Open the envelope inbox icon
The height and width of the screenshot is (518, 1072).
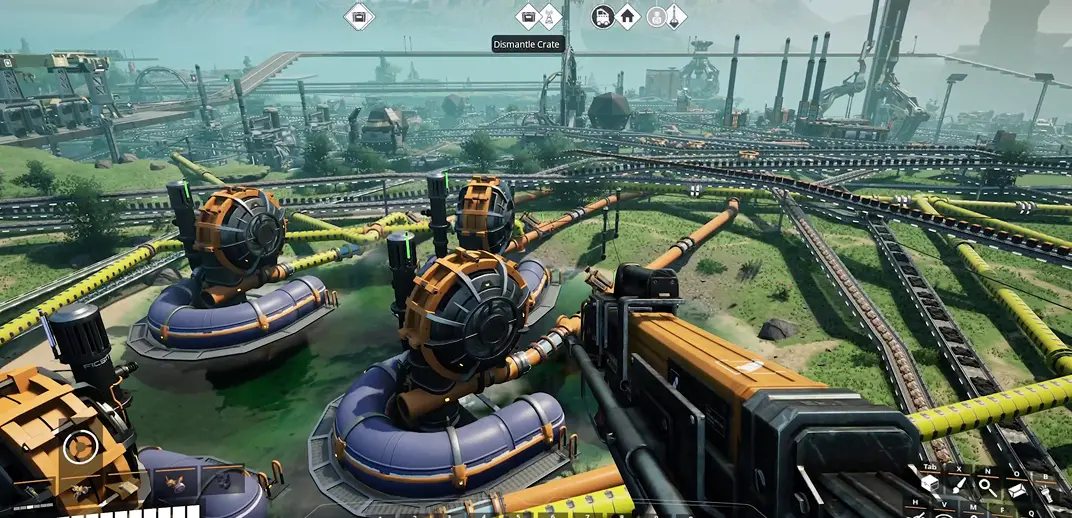[x=1017, y=489]
